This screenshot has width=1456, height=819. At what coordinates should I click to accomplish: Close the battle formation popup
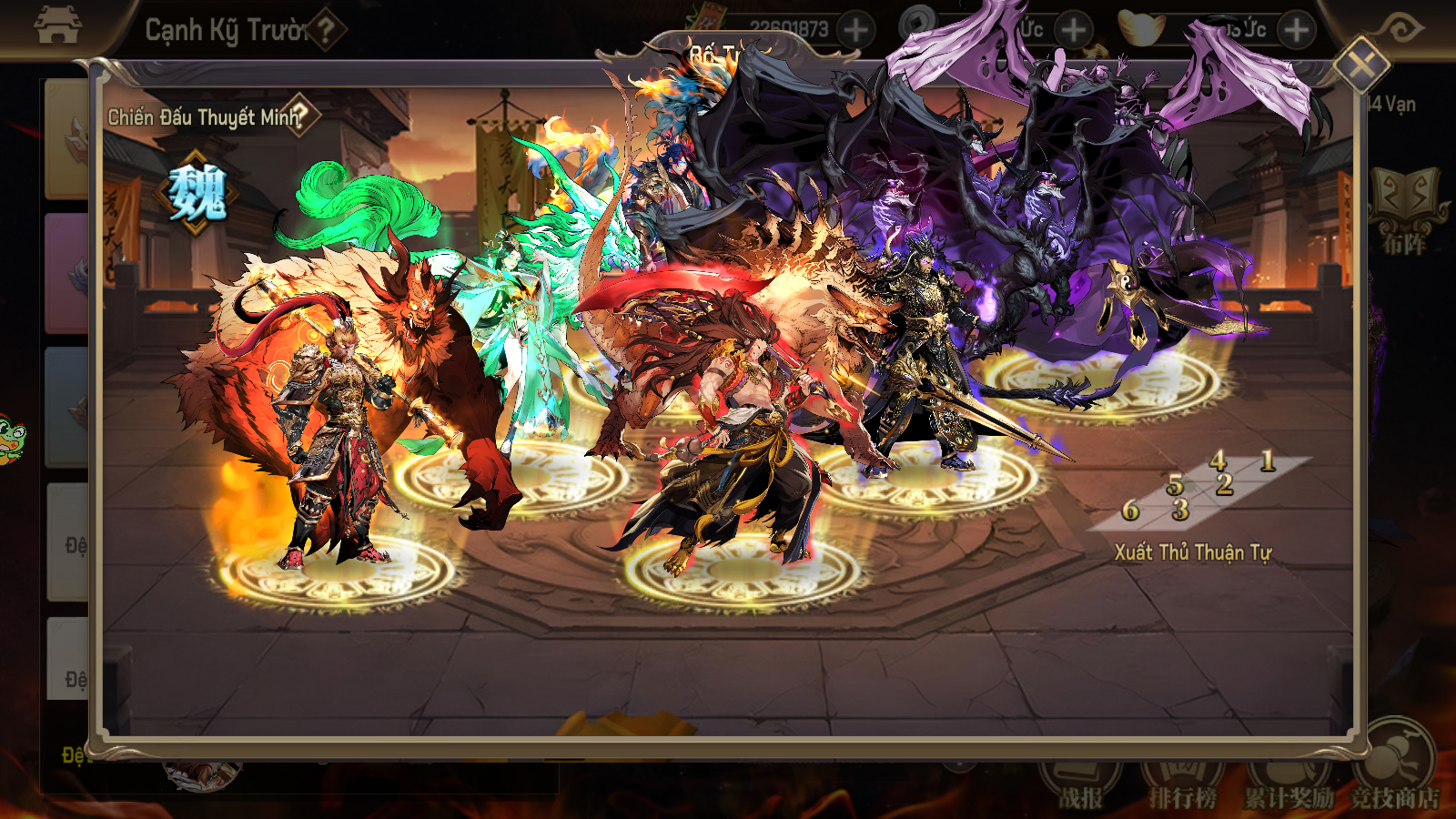pyautogui.click(x=1360, y=65)
